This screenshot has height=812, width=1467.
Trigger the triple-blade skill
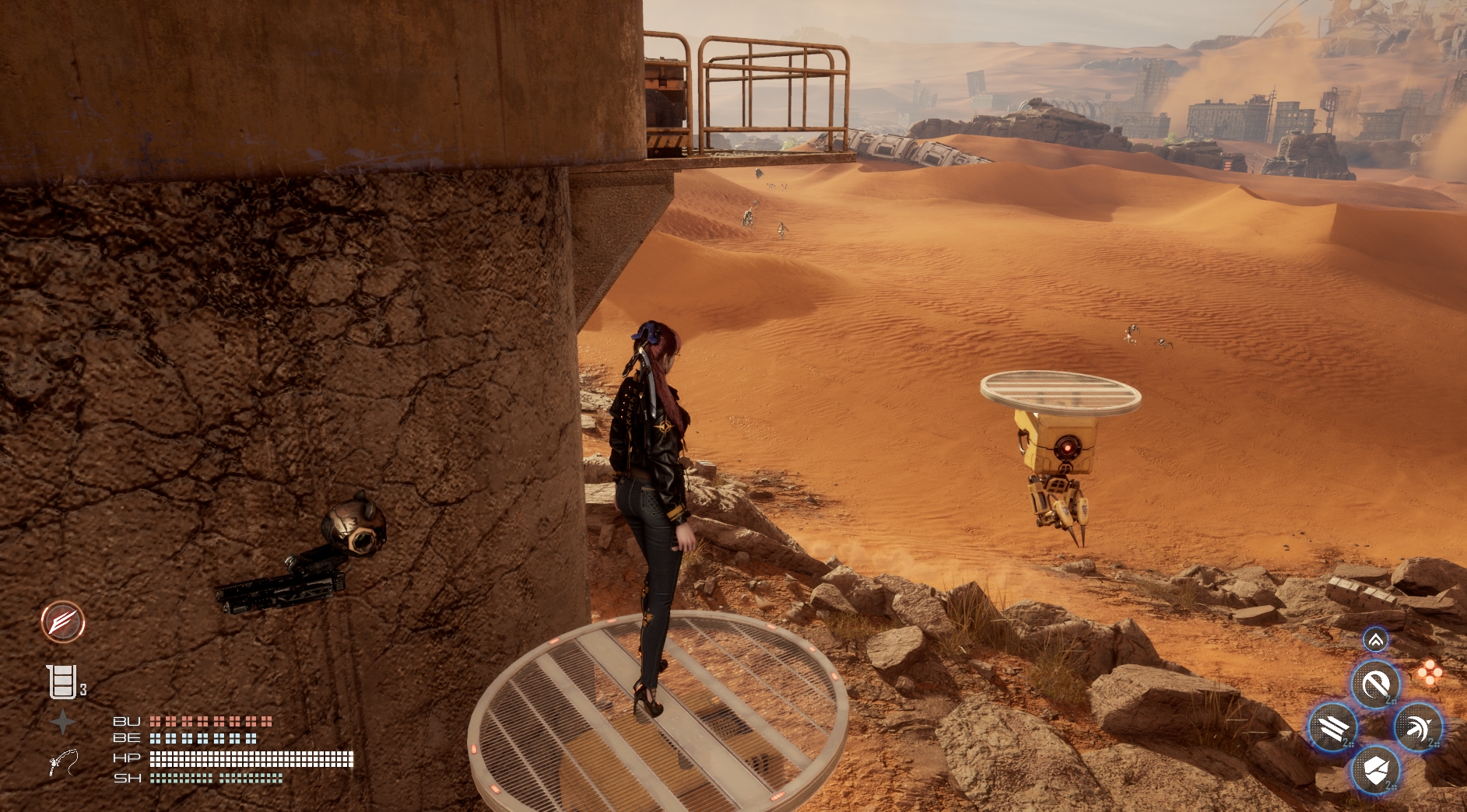click(x=1333, y=728)
